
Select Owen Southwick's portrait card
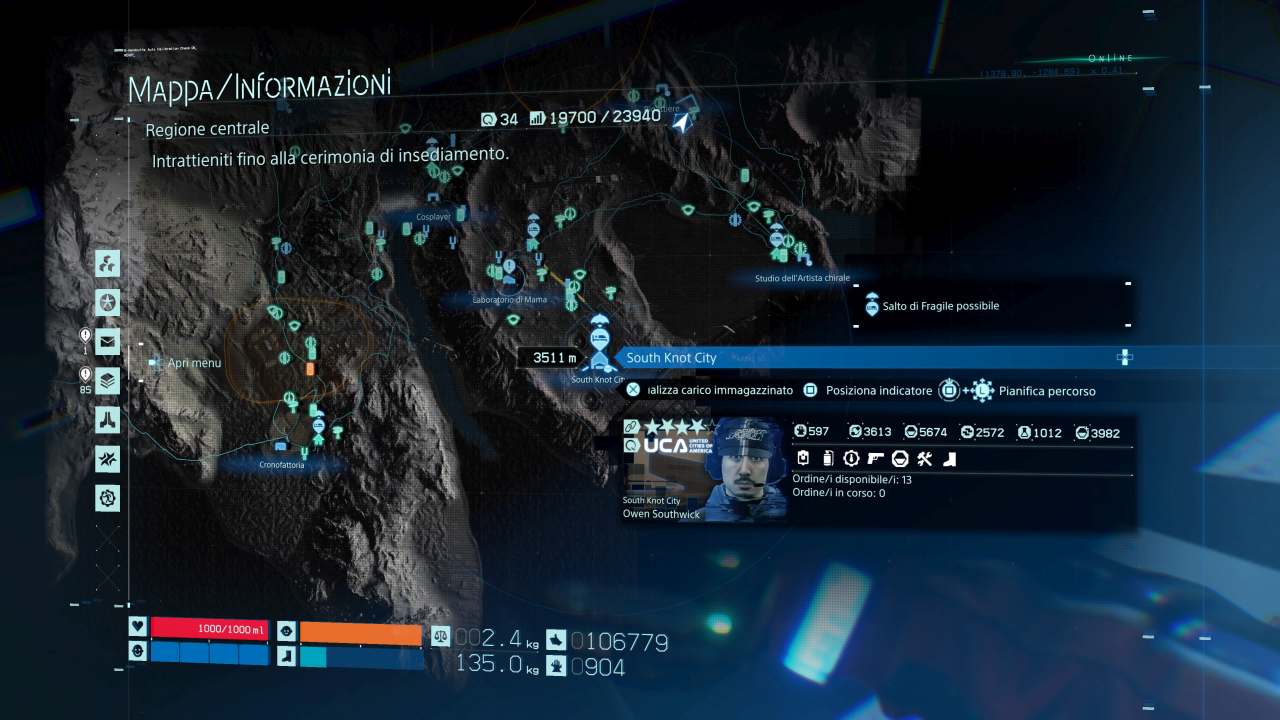(x=705, y=469)
